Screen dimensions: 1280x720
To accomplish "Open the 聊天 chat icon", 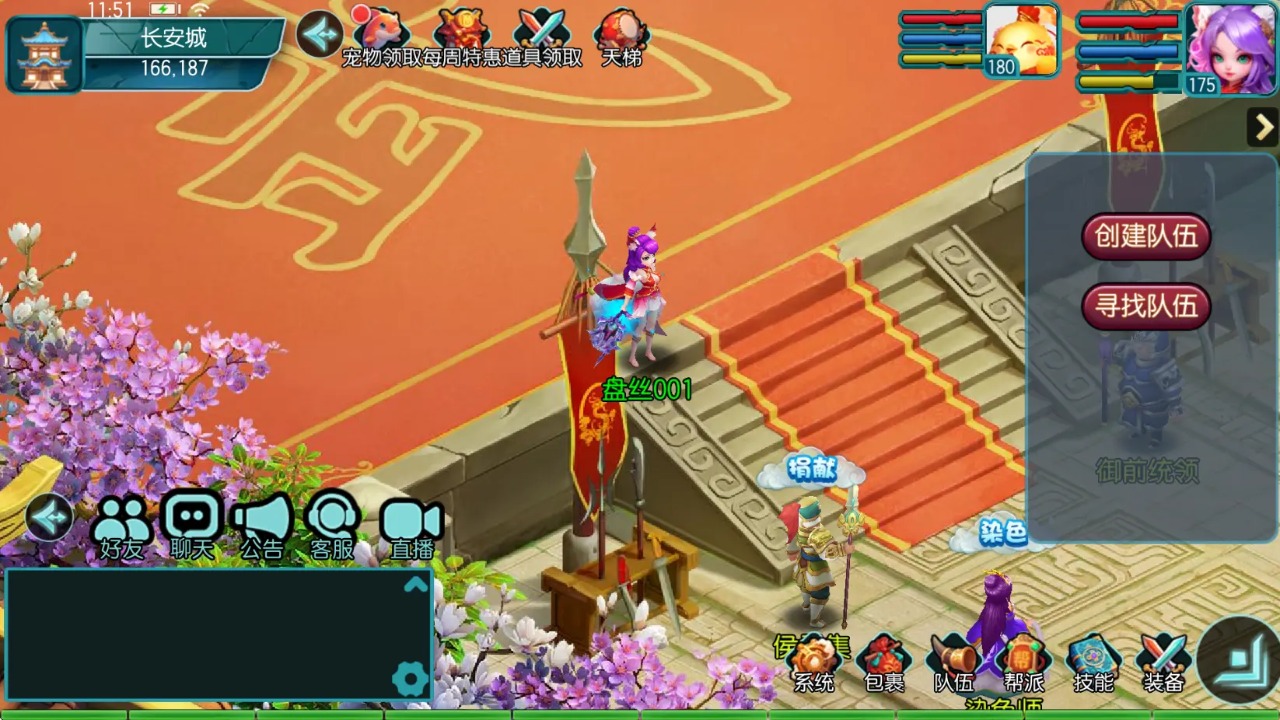I will click(x=192, y=525).
